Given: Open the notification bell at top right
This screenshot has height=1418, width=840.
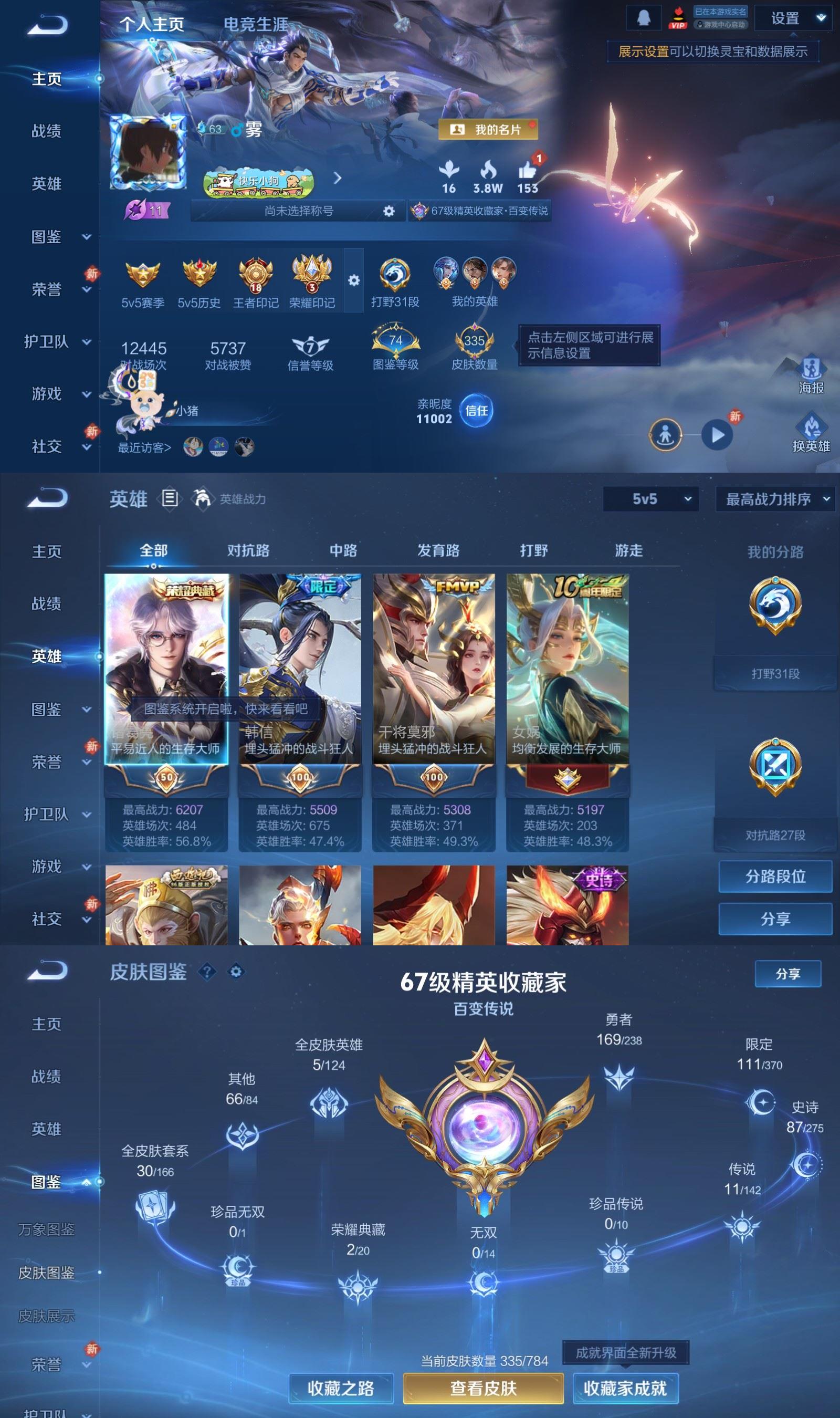Looking at the screenshot, I should pos(644,18).
